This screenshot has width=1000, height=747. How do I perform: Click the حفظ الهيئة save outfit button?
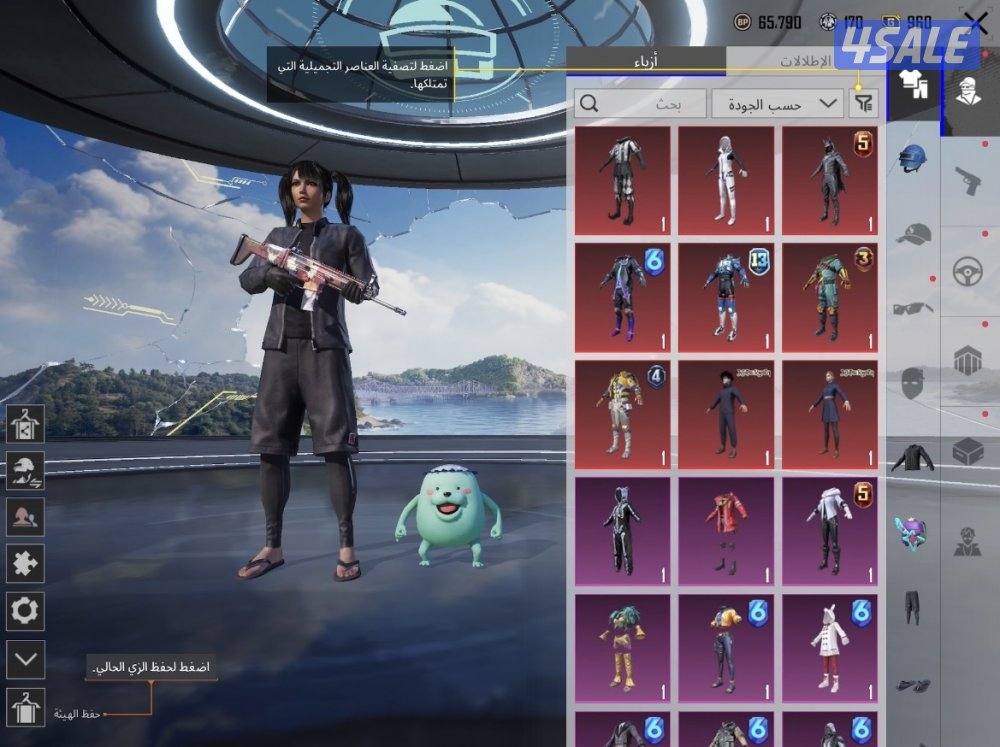(25, 708)
